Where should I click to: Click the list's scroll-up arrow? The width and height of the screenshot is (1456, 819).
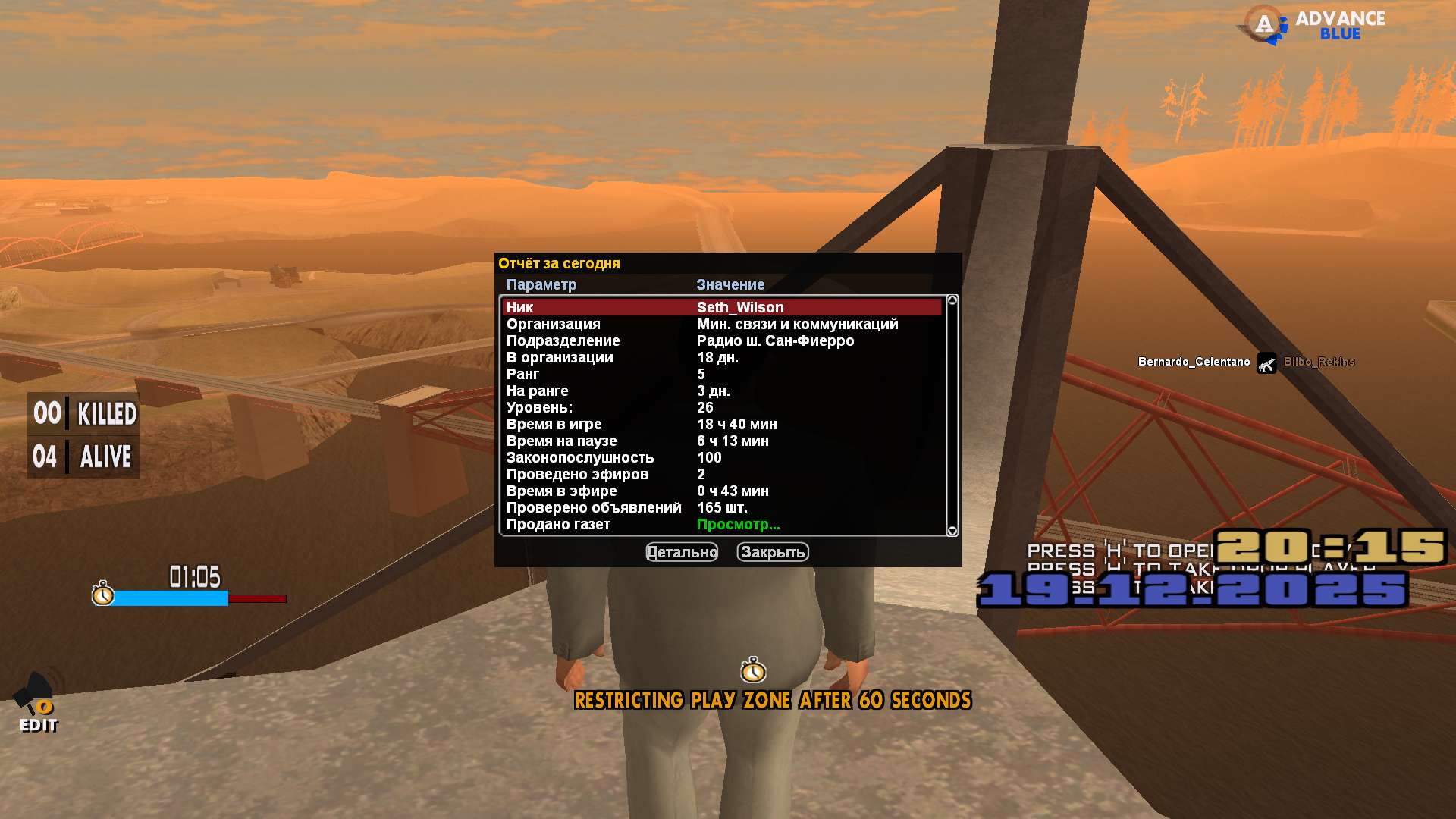pos(952,300)
